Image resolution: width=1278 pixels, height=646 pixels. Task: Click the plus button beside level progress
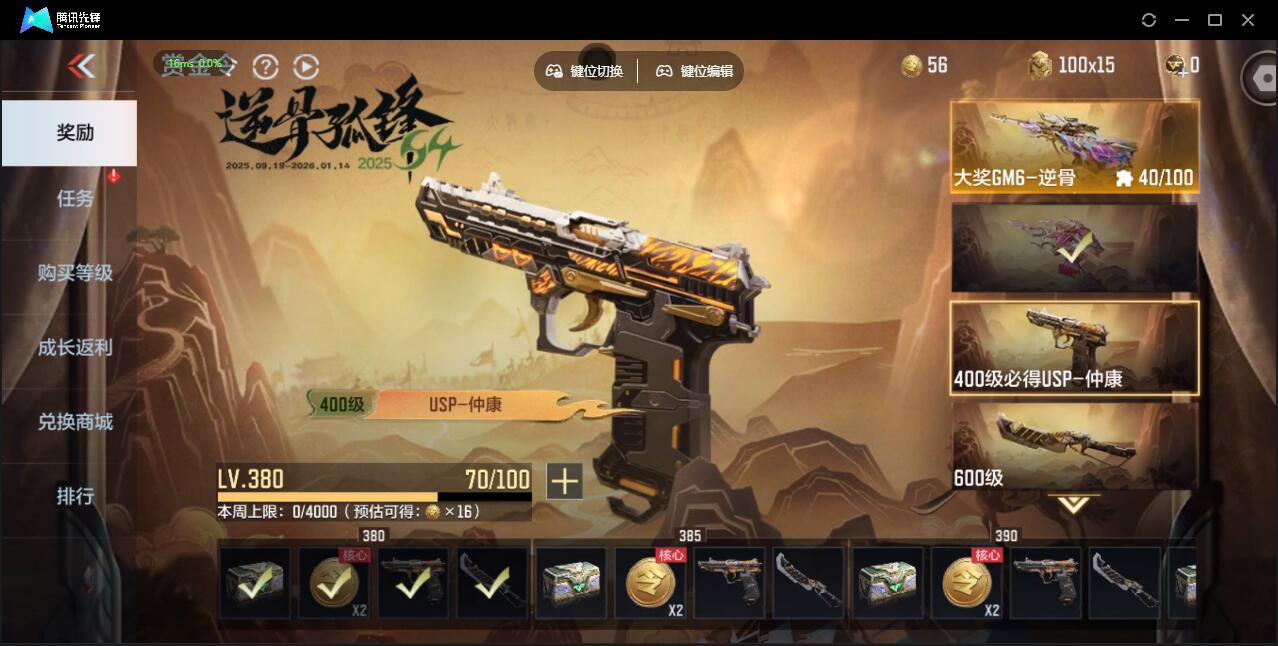tap(564, 481)
